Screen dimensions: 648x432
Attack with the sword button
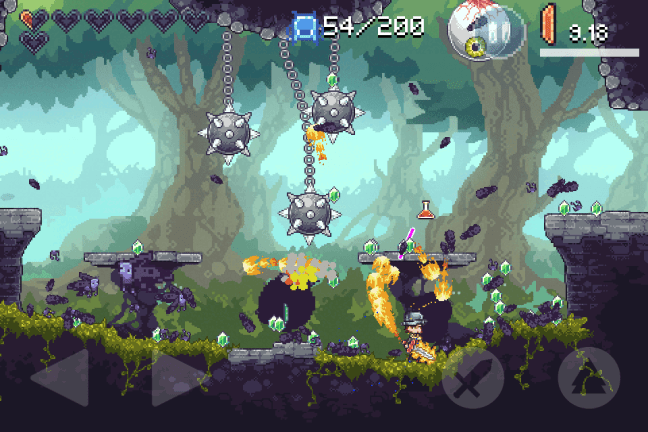[x=472, y=378]
